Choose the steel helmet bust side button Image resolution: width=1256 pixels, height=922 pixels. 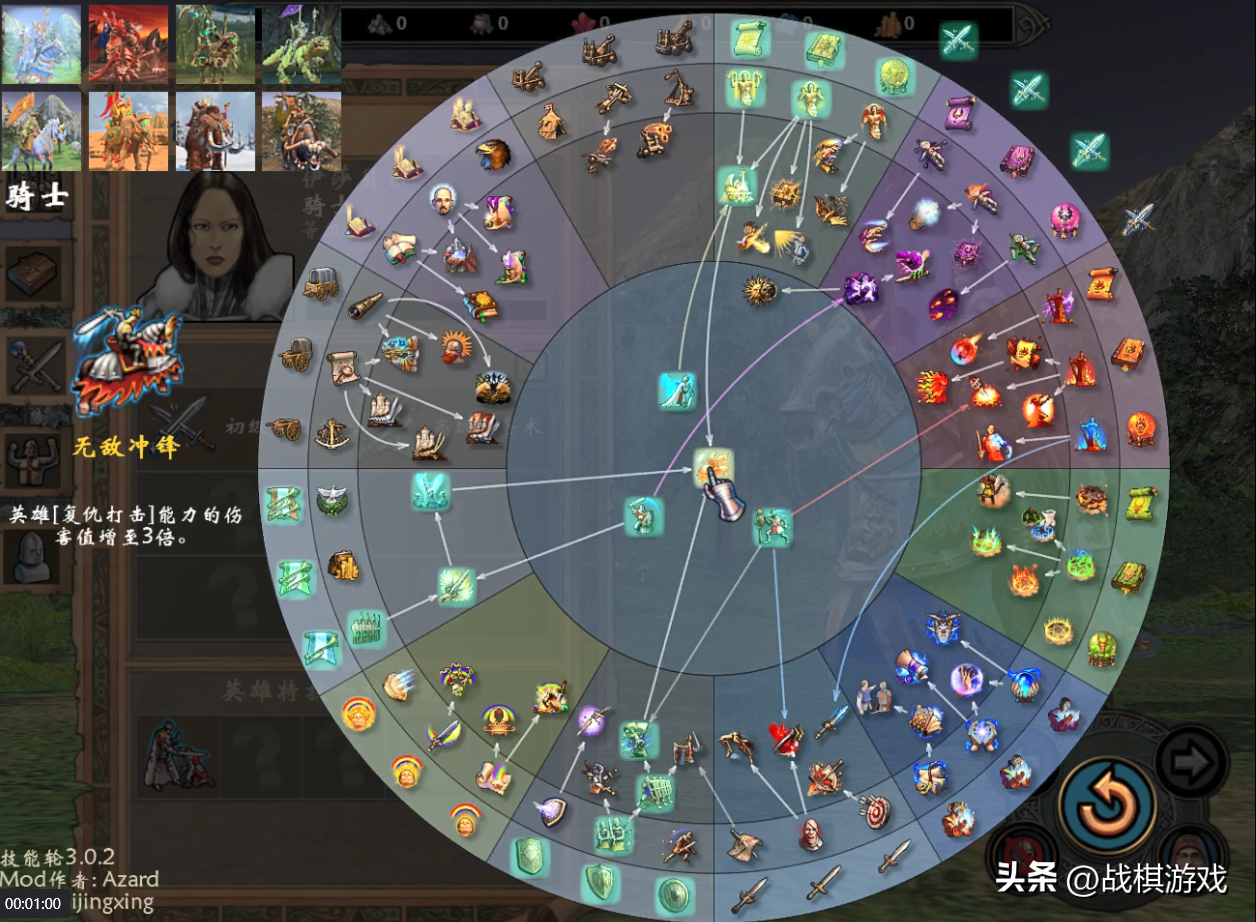coord(35,555)
